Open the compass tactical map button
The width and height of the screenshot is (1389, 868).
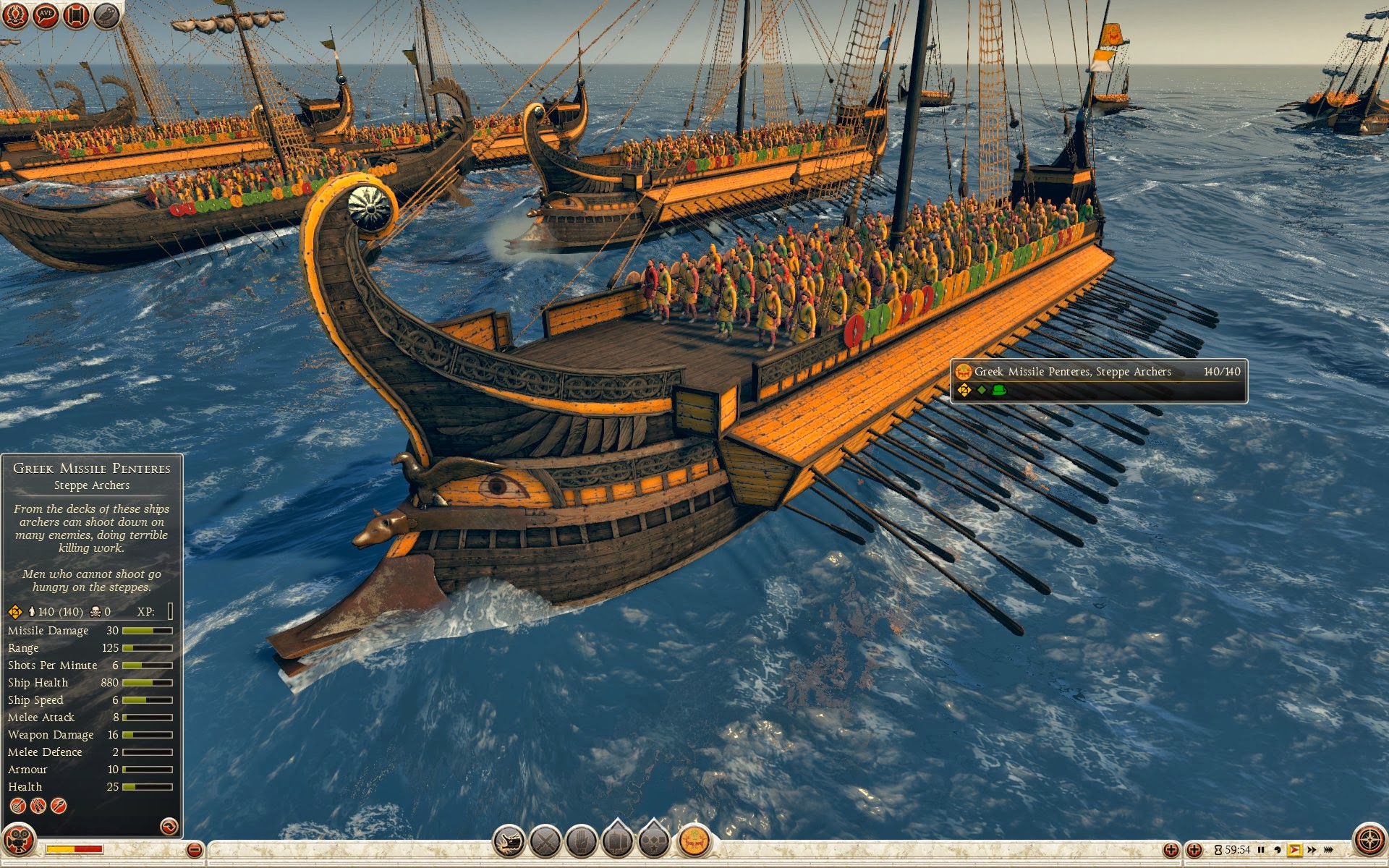(1369, 841)
